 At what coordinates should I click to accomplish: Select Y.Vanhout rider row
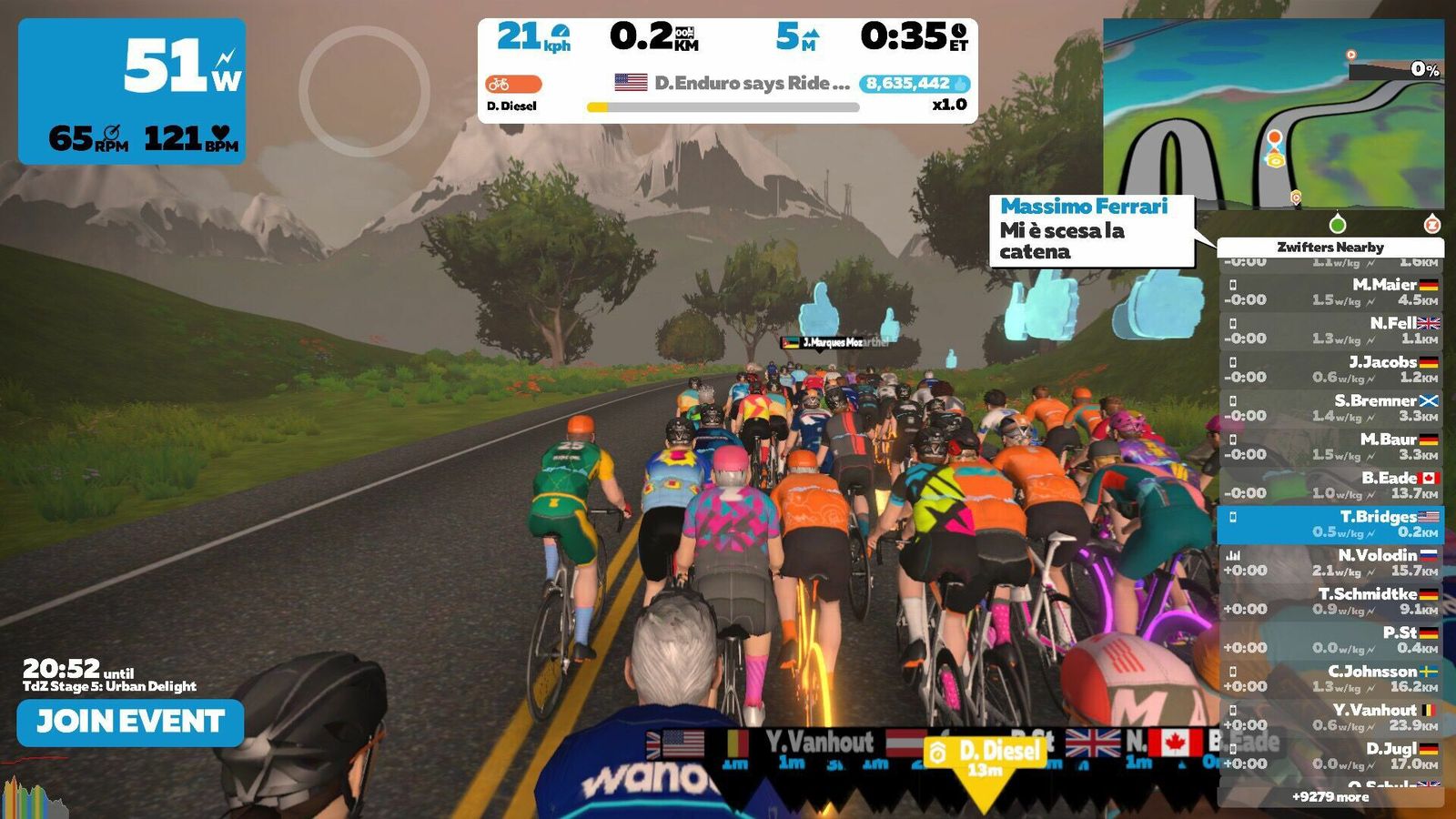(1330, 717)
